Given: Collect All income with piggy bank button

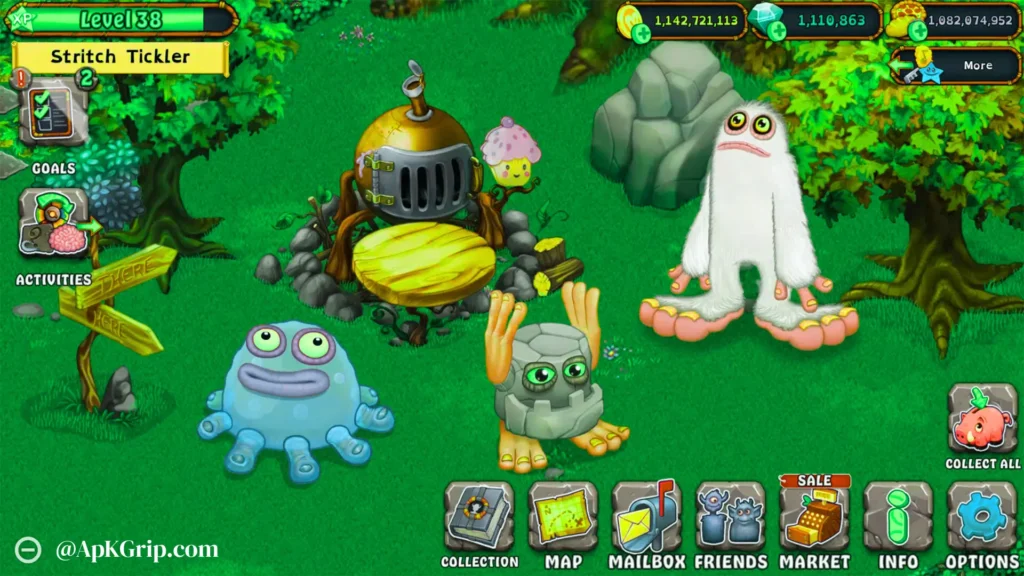Looking at the screenshot, I should click(982, 419).
